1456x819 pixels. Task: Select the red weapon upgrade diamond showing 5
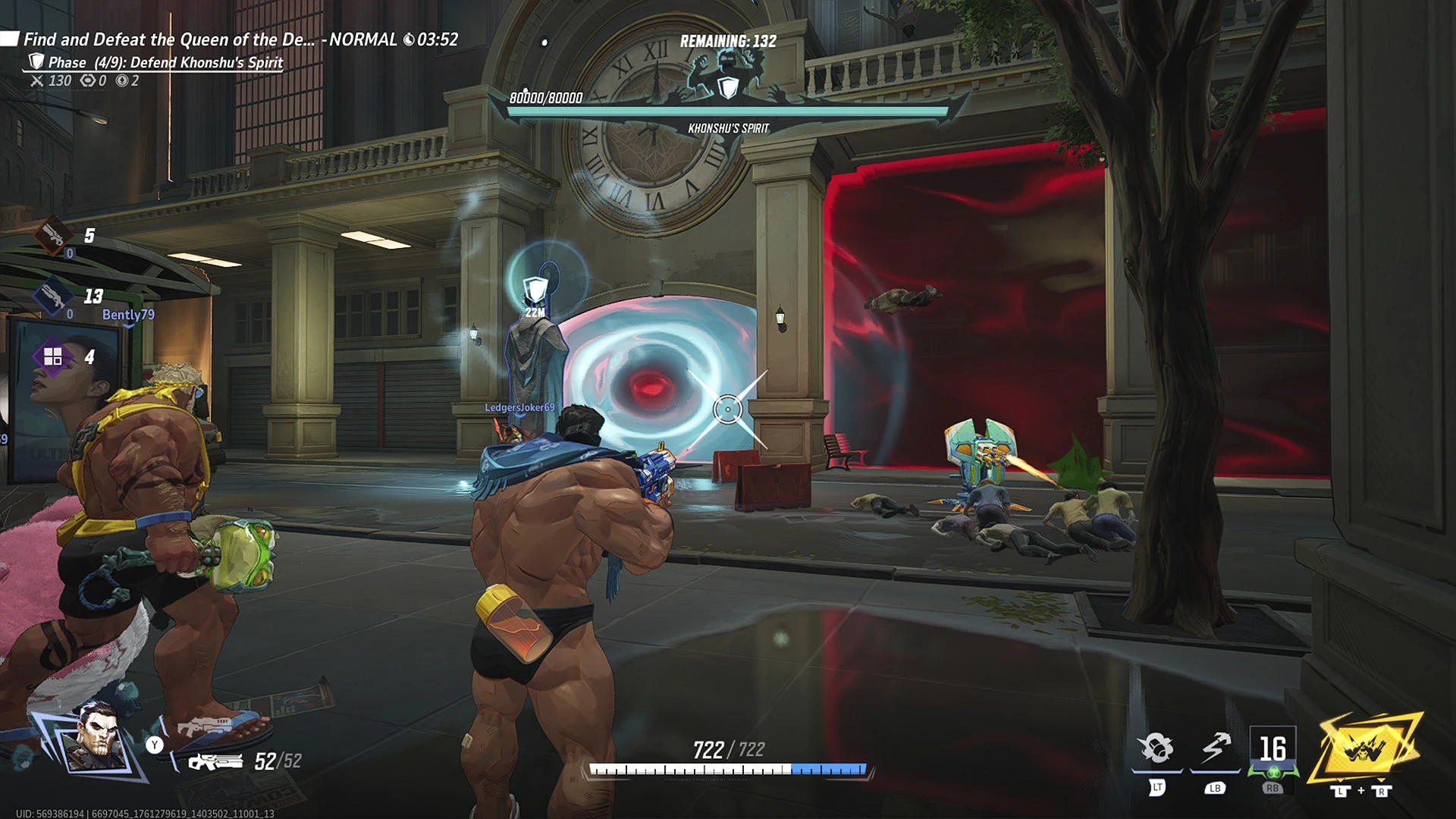(x=54, y=235)
